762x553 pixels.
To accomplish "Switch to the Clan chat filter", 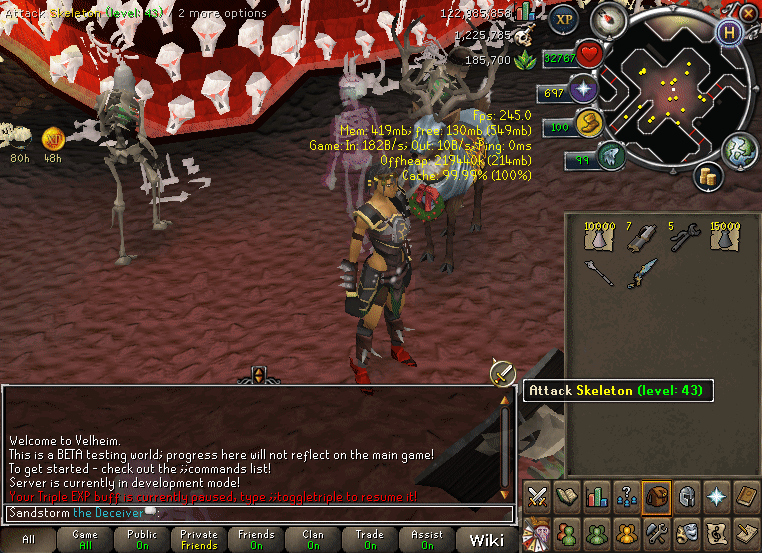I will (313, 540).
